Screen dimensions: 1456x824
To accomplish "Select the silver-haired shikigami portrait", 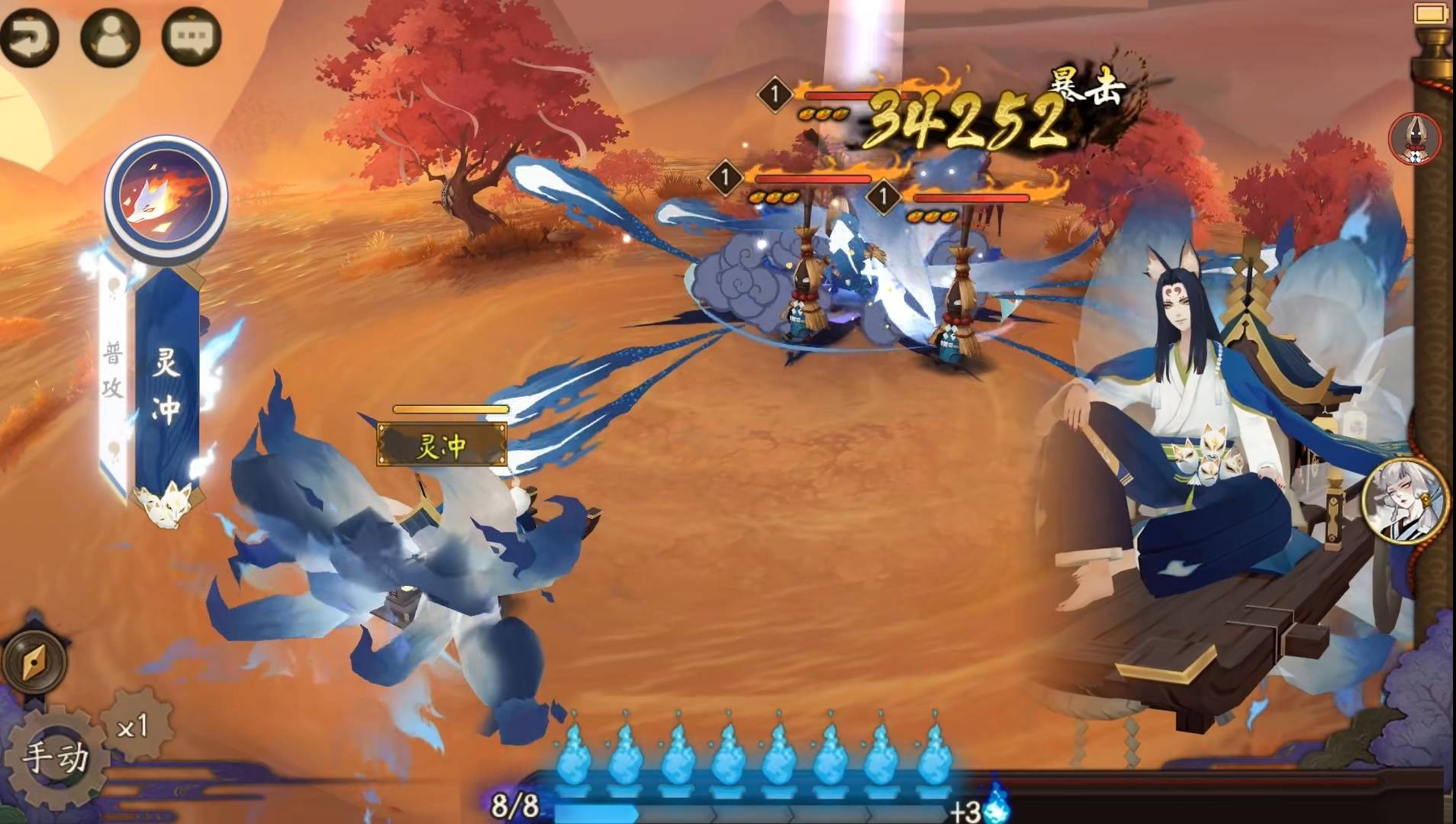I will (1405, 501).
